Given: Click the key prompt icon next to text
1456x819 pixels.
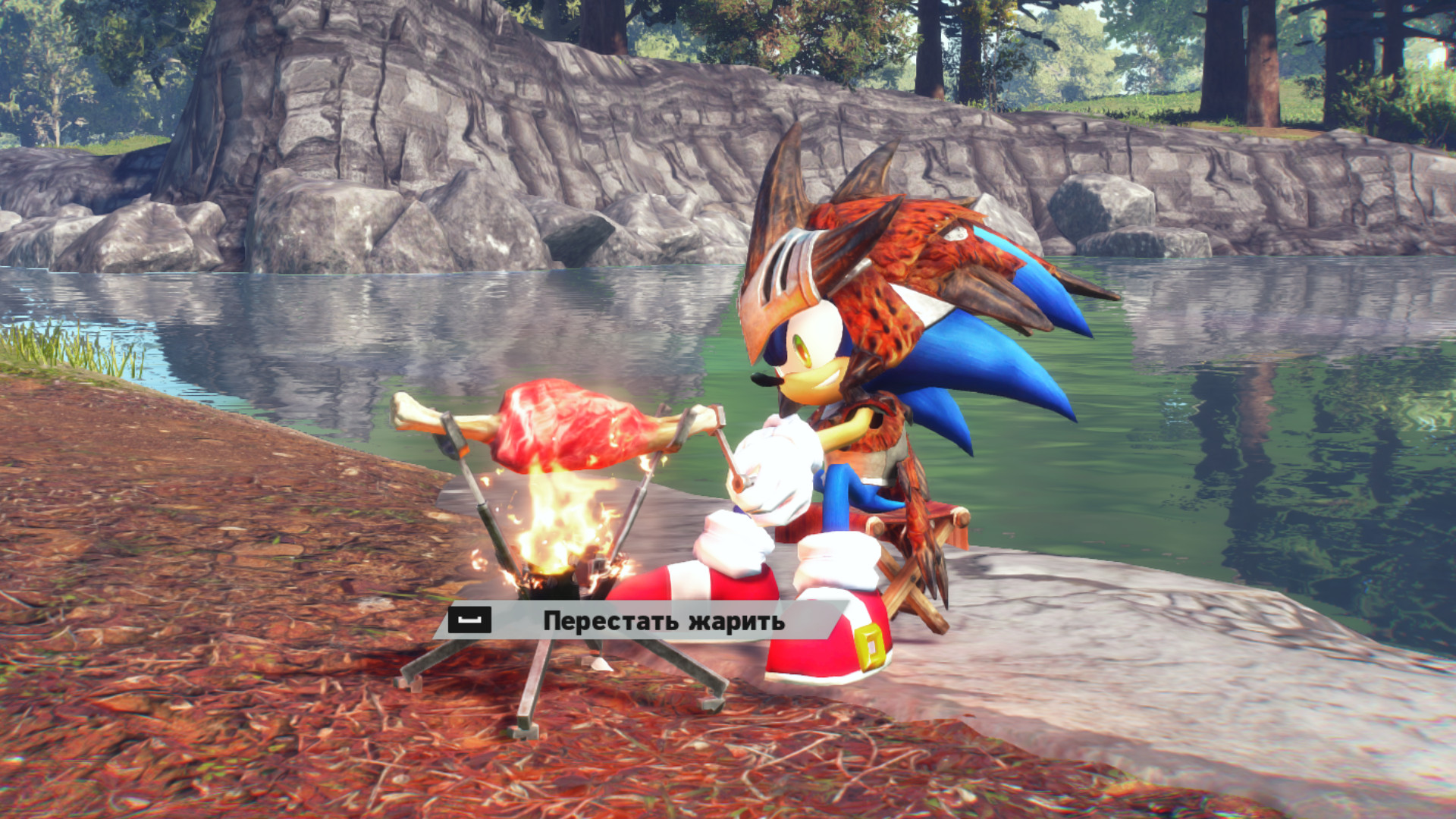Looking at the screenshot, I should (x=470, y=621).
